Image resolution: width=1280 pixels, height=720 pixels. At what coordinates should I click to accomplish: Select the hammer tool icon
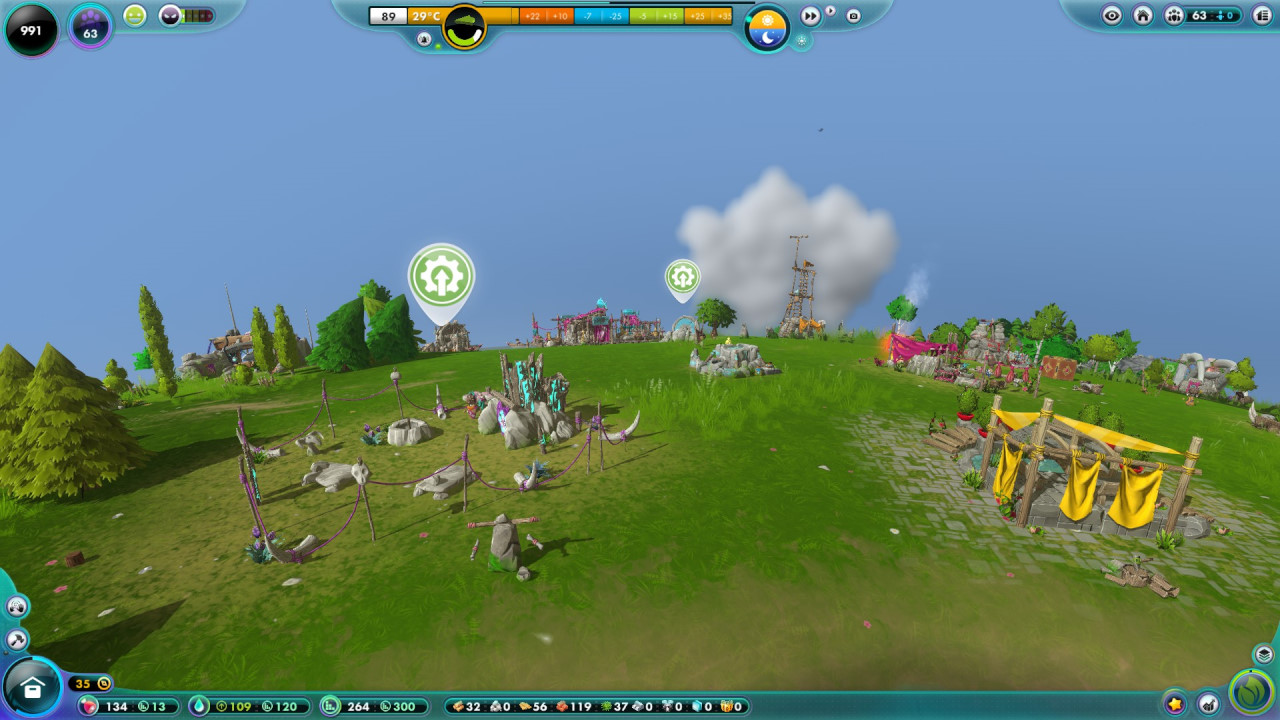pyautogui.click(x=17, y=639)
